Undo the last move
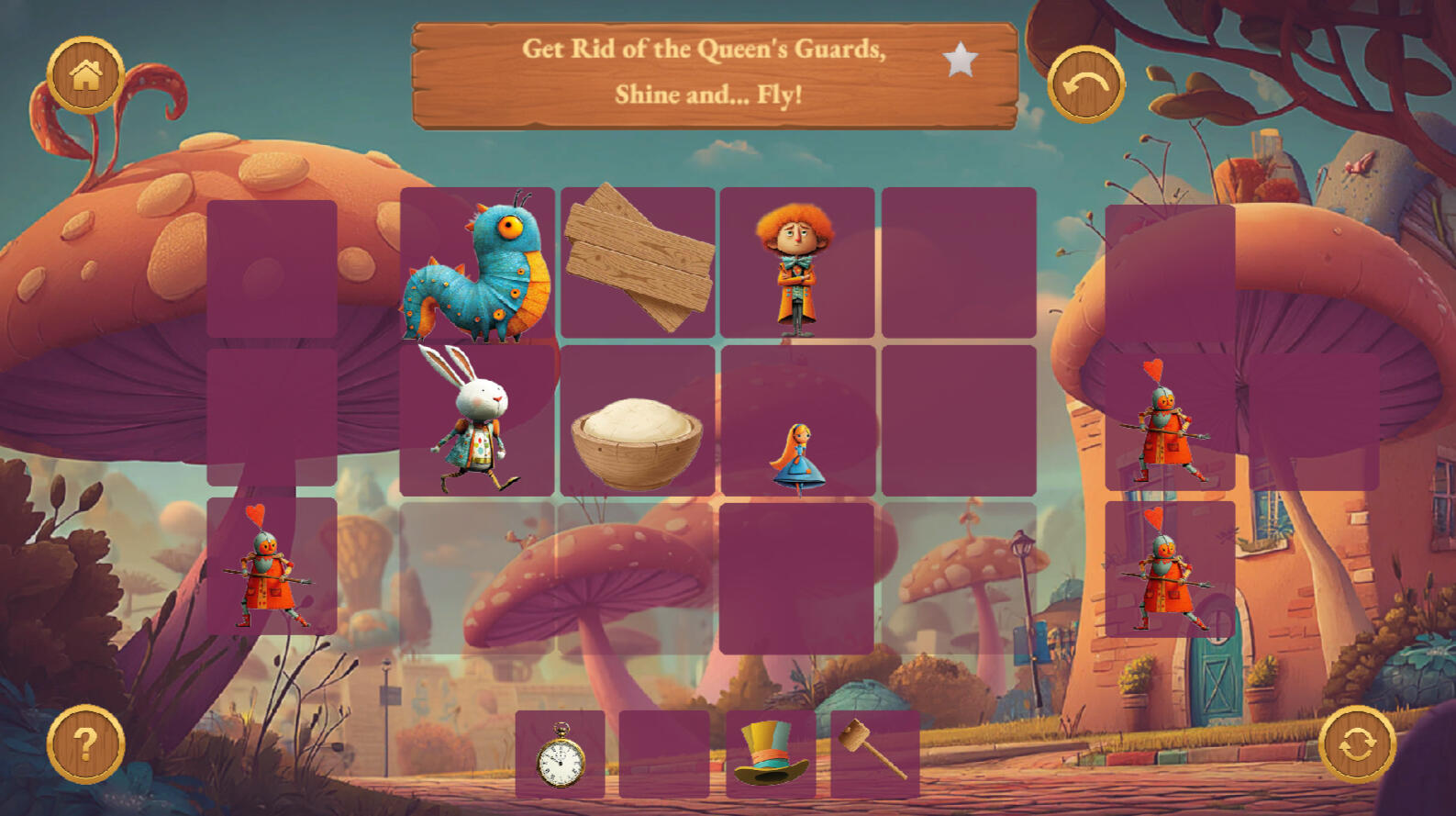The image size is (1456, 816). click(x=1085, y=84)
